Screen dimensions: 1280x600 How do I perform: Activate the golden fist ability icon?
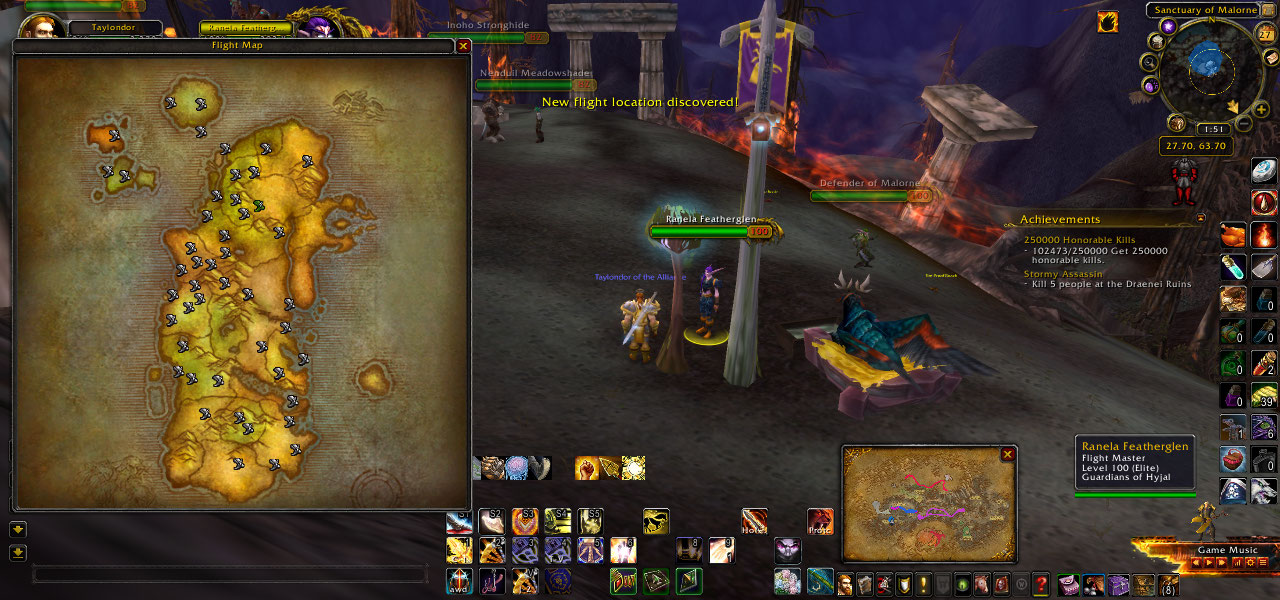pos(587,468)
